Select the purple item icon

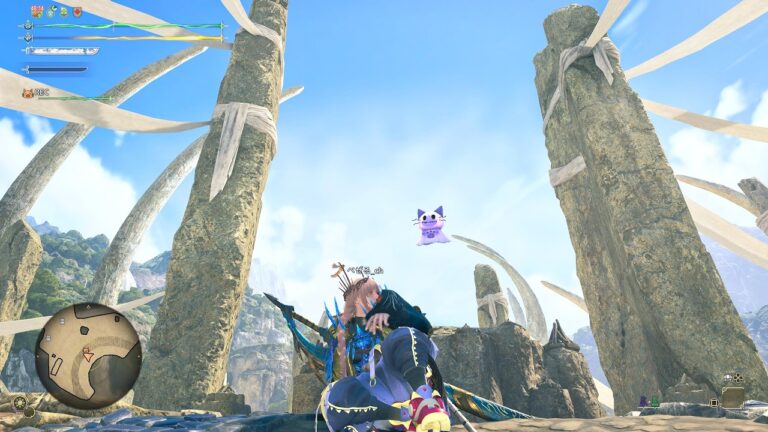(643, 401)
